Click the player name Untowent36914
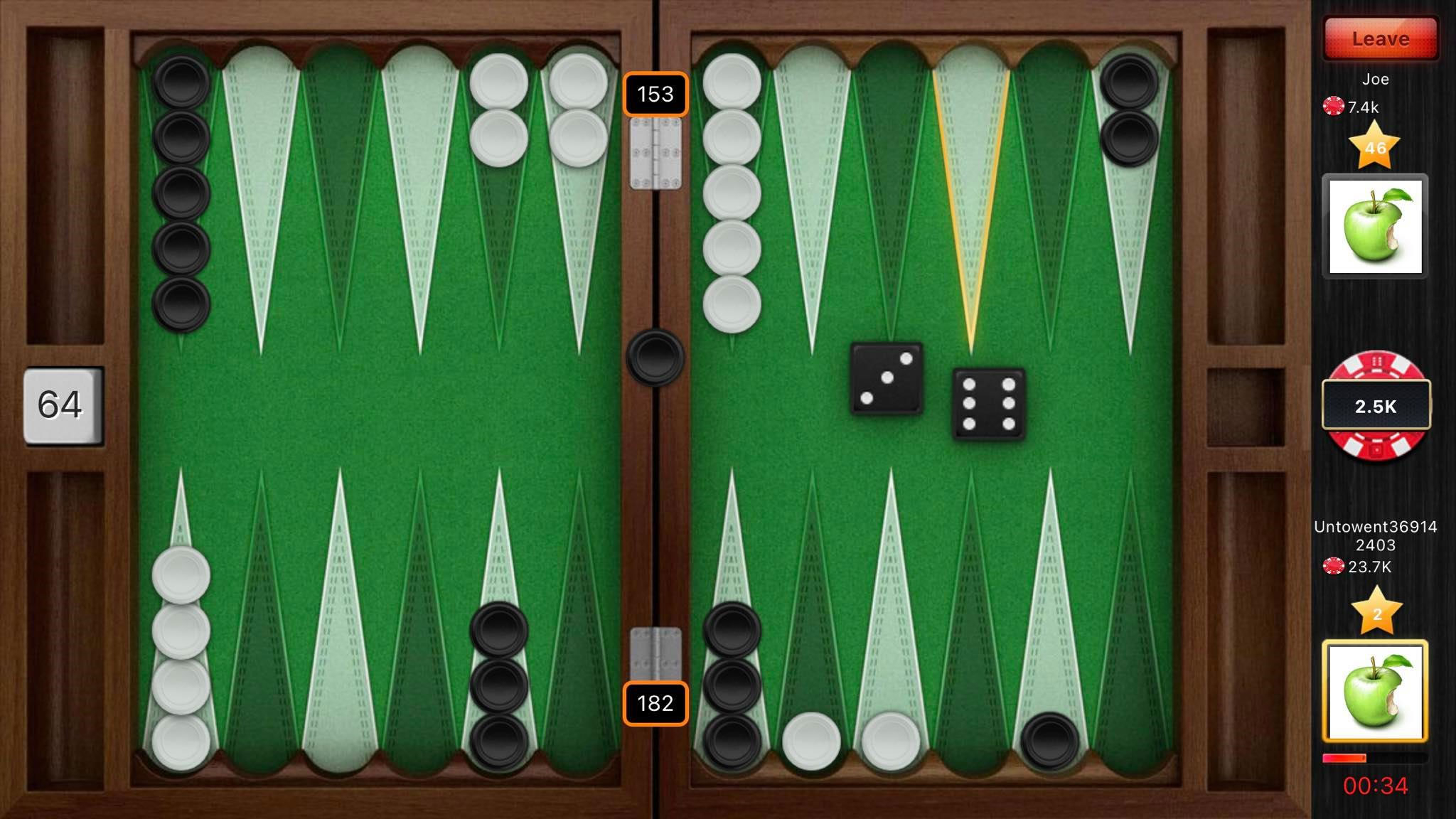The image size is (1456, 819). click(1376, 528)
